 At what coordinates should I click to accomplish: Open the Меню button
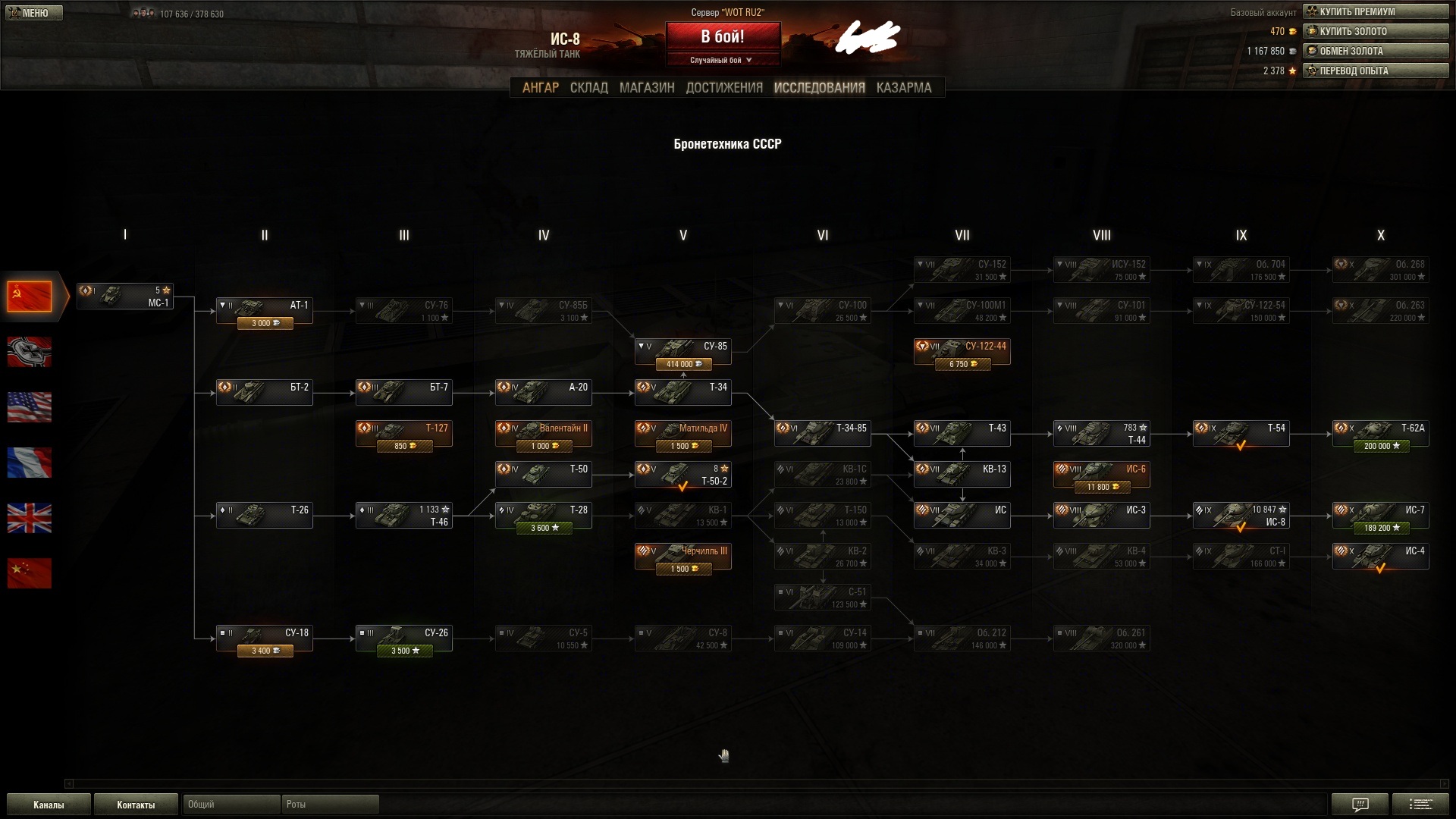(34, 13)
